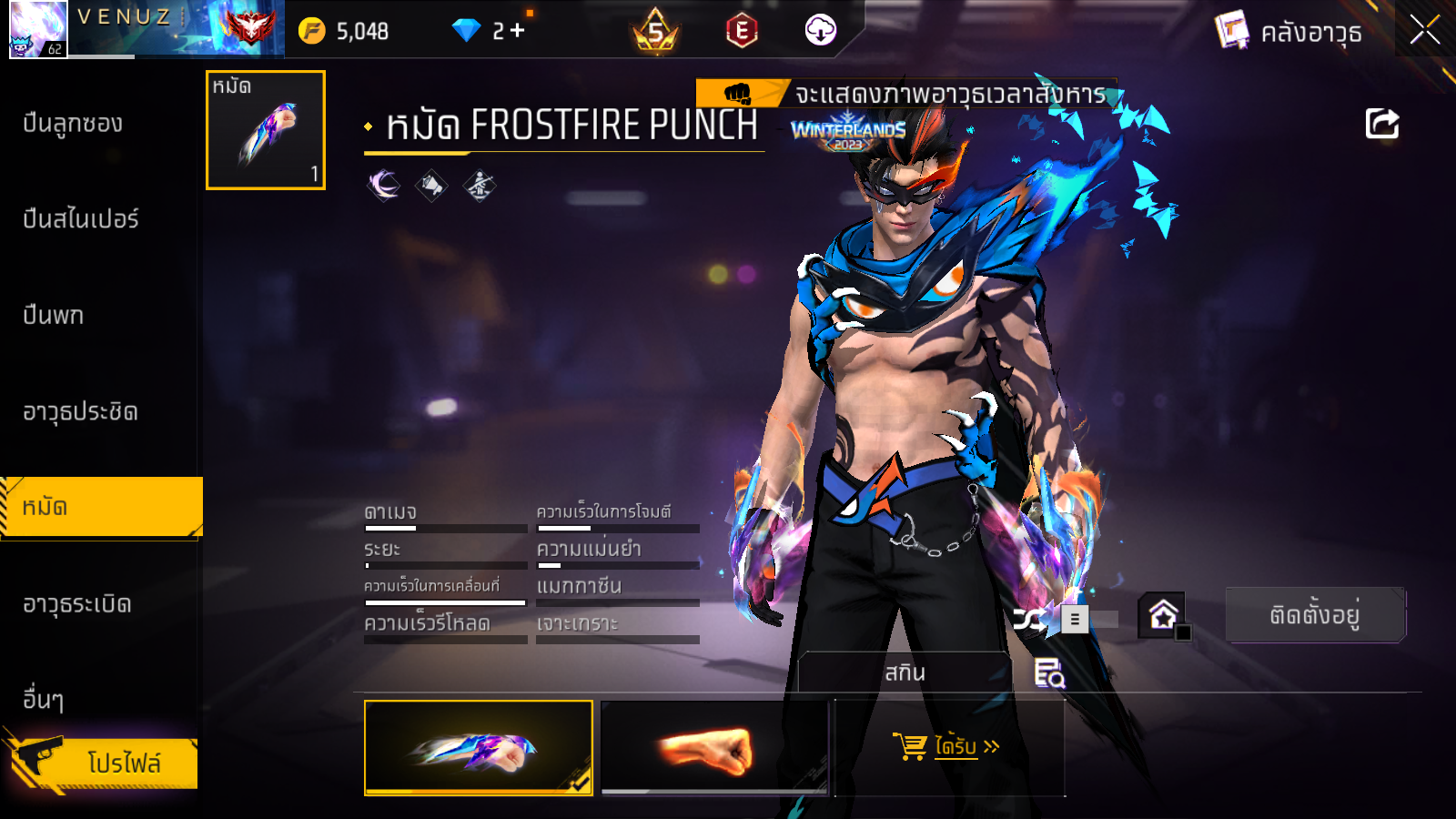Viewport: 1456px width, 819px height.
Task: Select the หมัด weapon tile numbered 1
Action: [x=266, y=130]
